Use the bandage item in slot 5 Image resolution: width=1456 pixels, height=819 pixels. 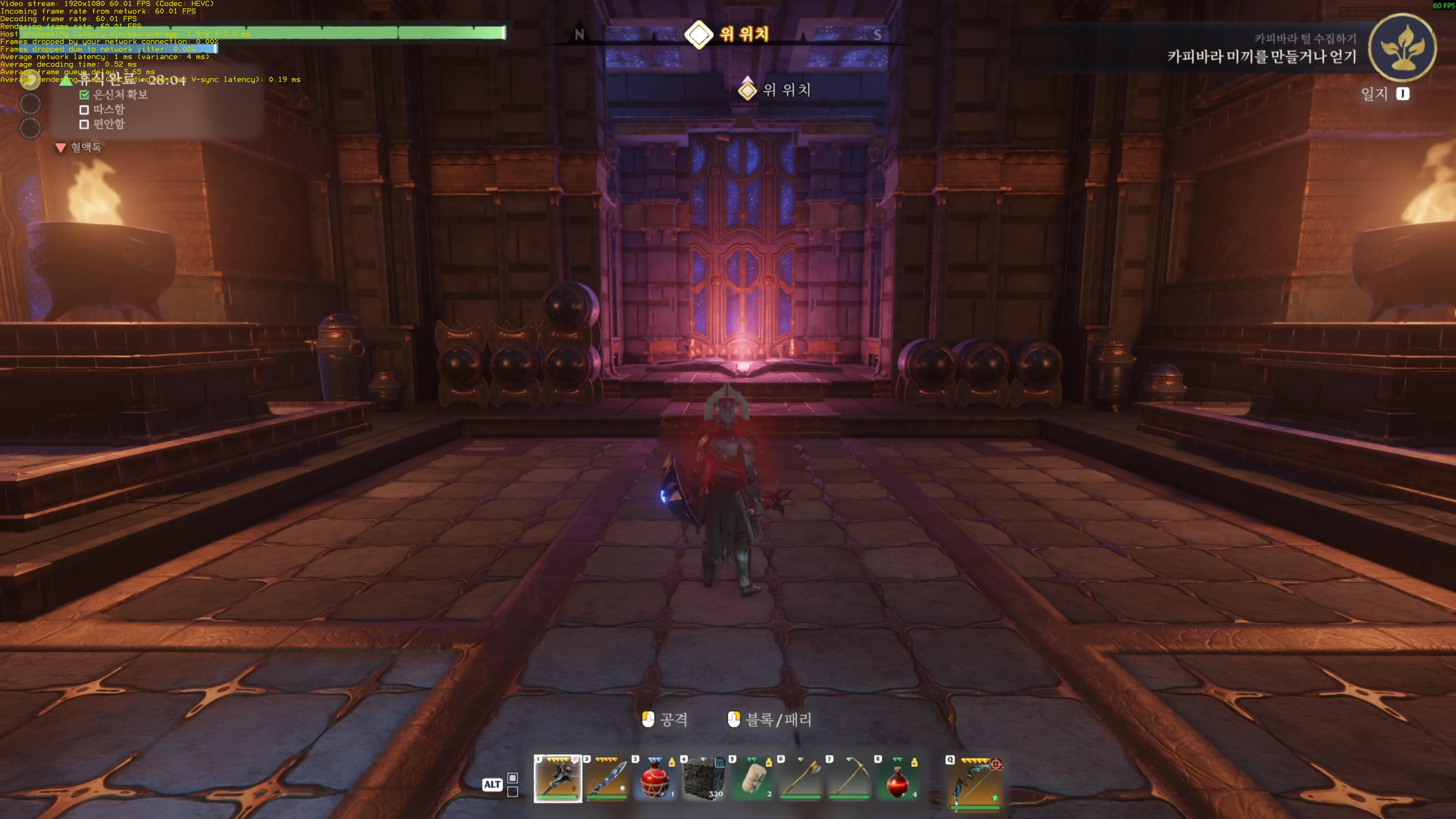752,779
